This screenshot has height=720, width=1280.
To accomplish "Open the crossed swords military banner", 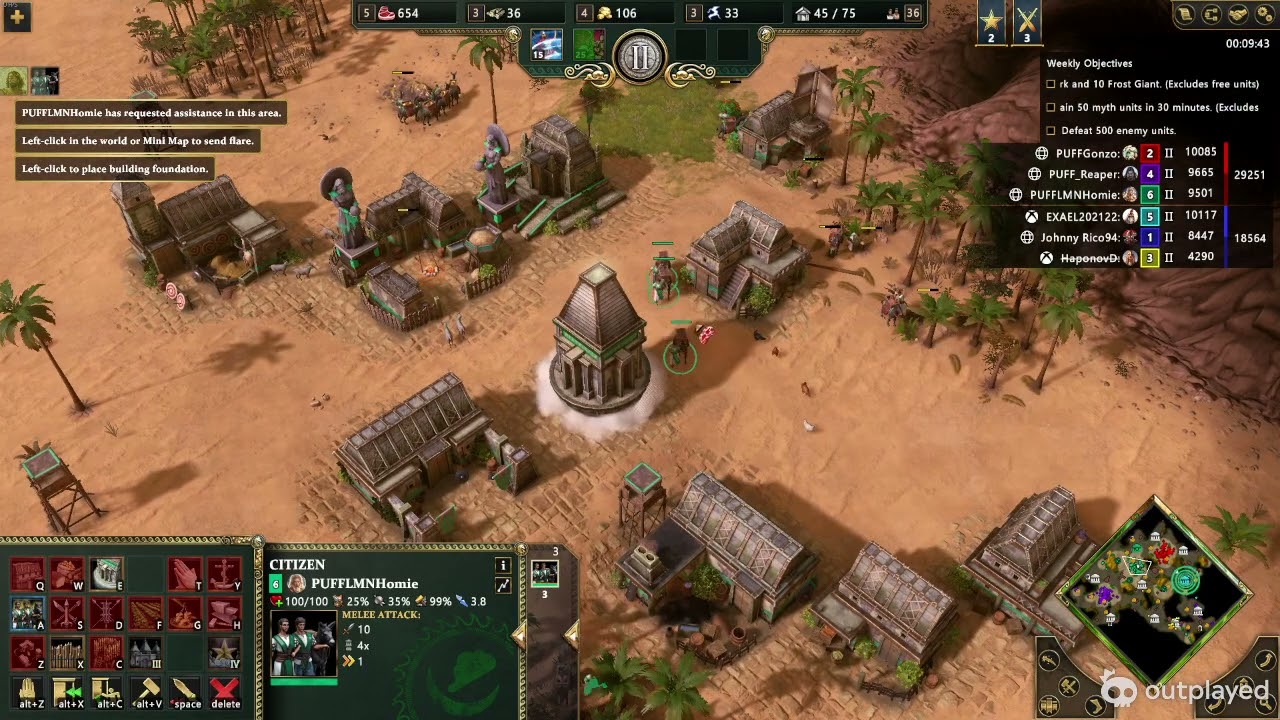I will (x=1027, y=22).
